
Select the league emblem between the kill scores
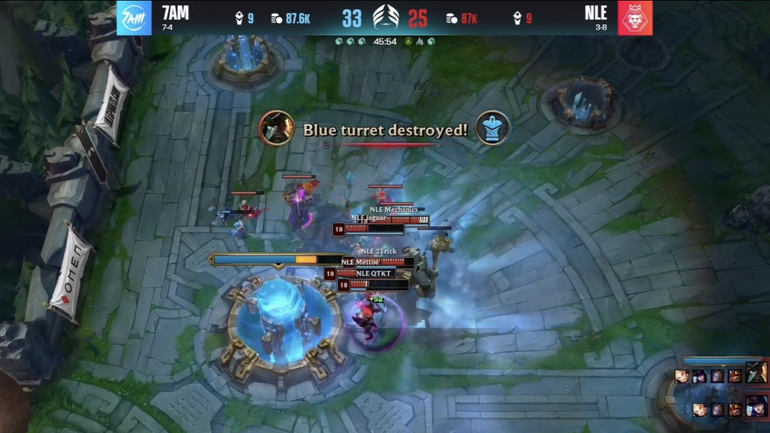[385, 17]
